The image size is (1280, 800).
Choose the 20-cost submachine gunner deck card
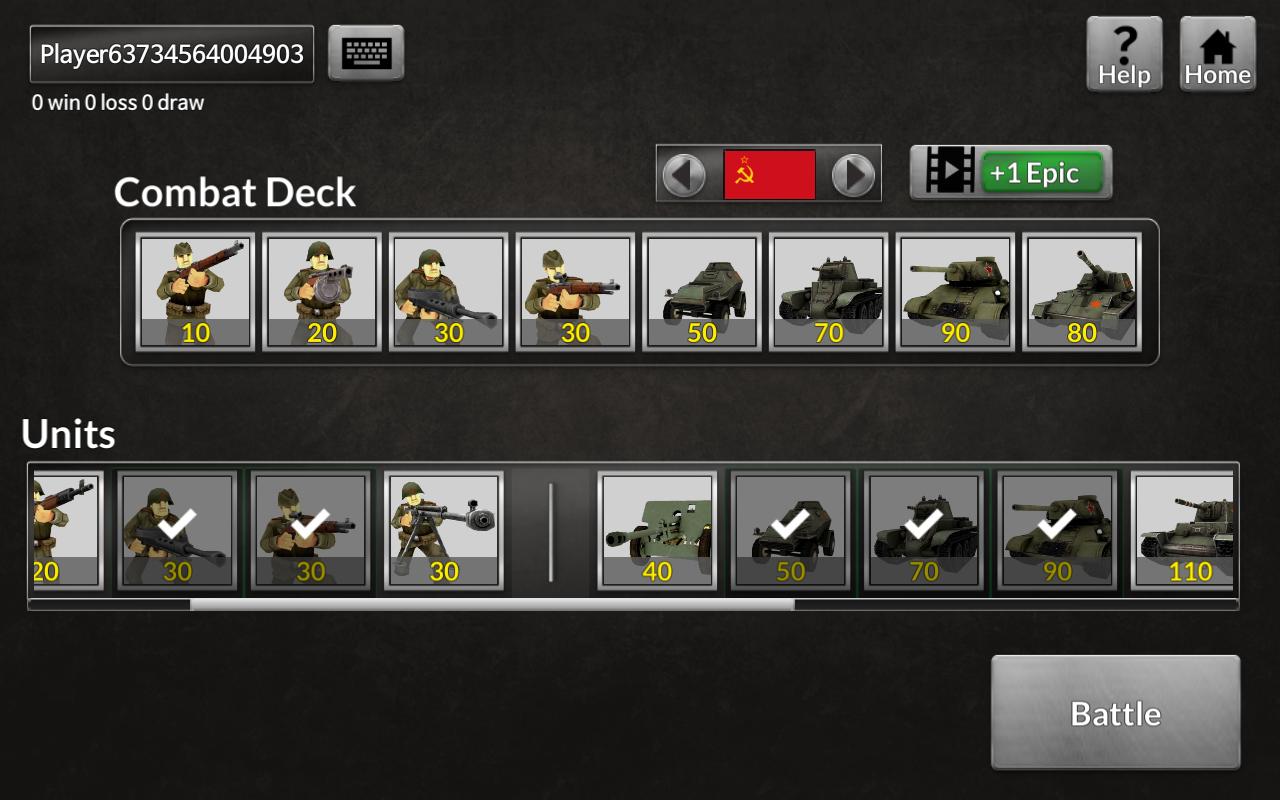tap(322, 292)
